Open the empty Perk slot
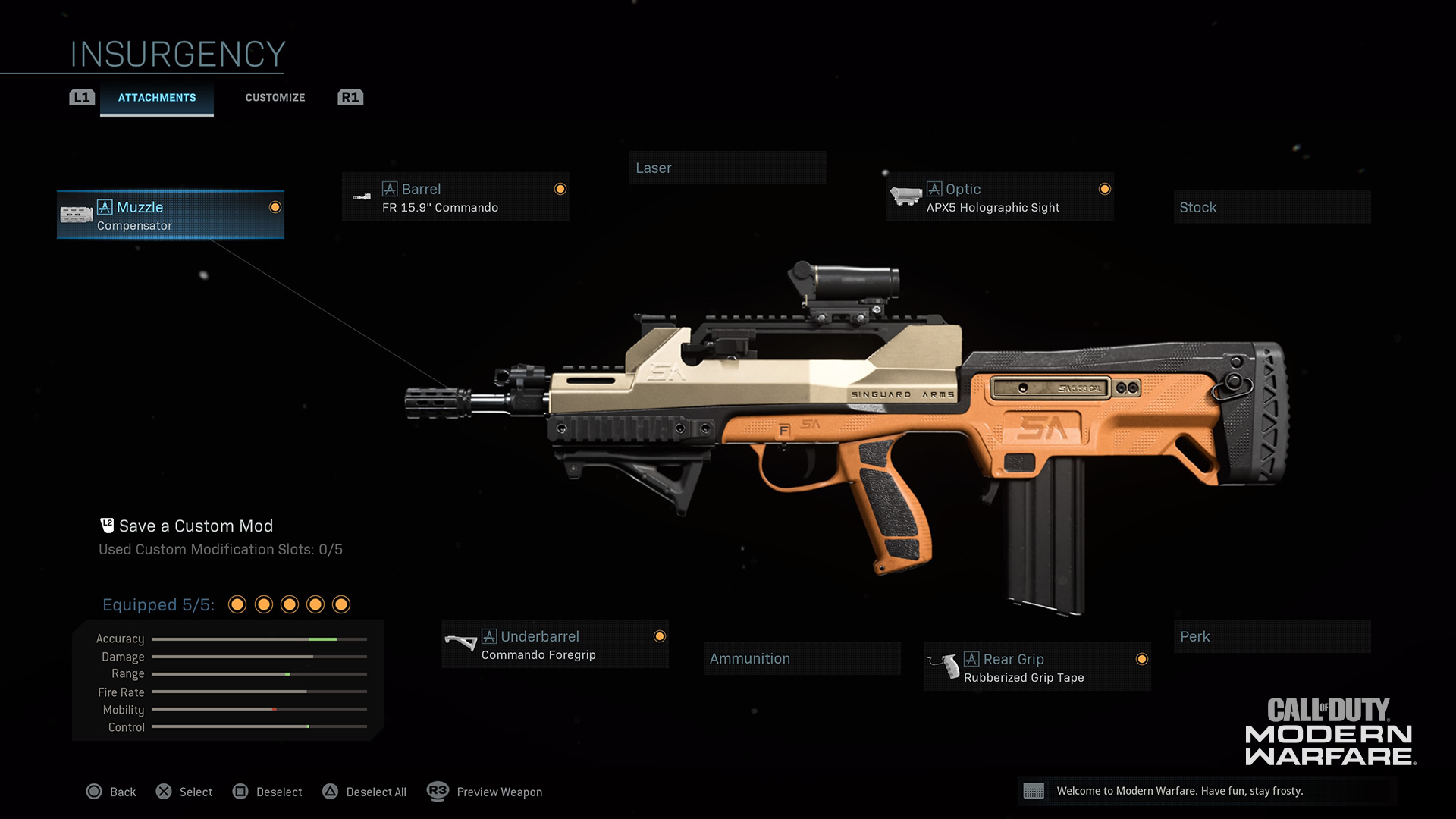The height and width of the screenshot is (819, 1456). [1272, 636]
